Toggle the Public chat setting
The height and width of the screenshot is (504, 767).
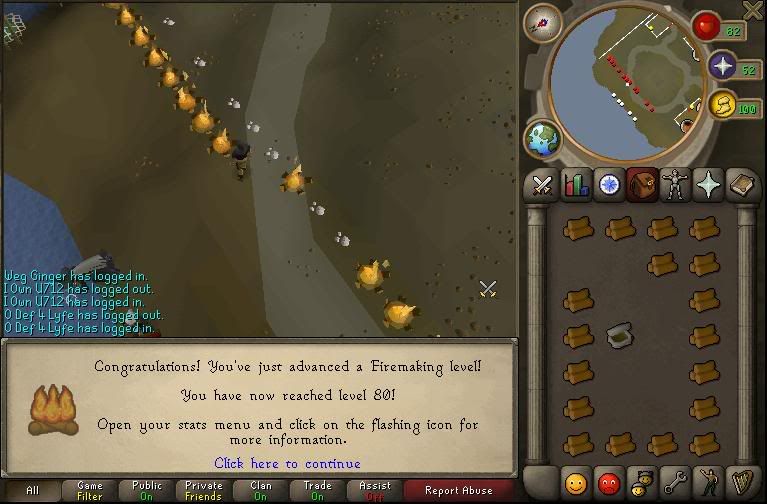pyautogui.click(x=147, y=490)
